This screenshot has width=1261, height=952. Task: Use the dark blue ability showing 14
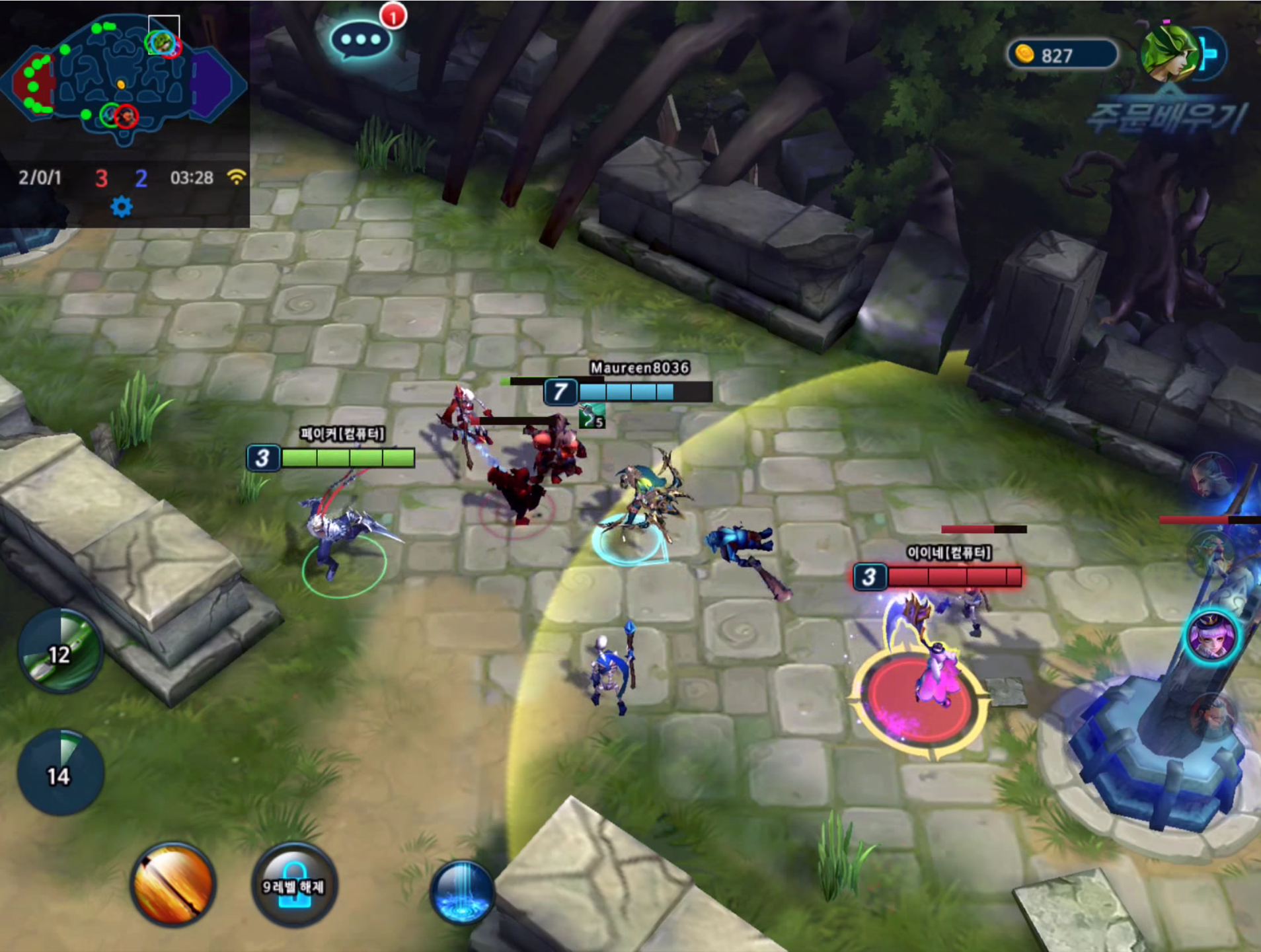click(60, 773)
